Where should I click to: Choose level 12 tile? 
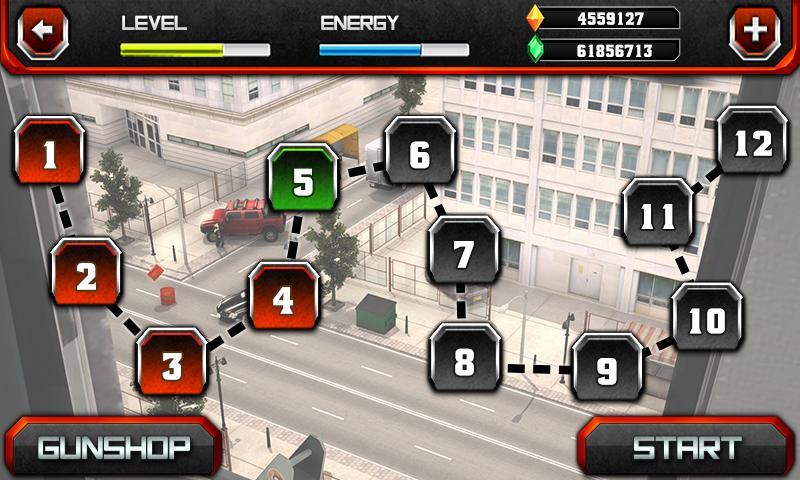click(752, 144)
